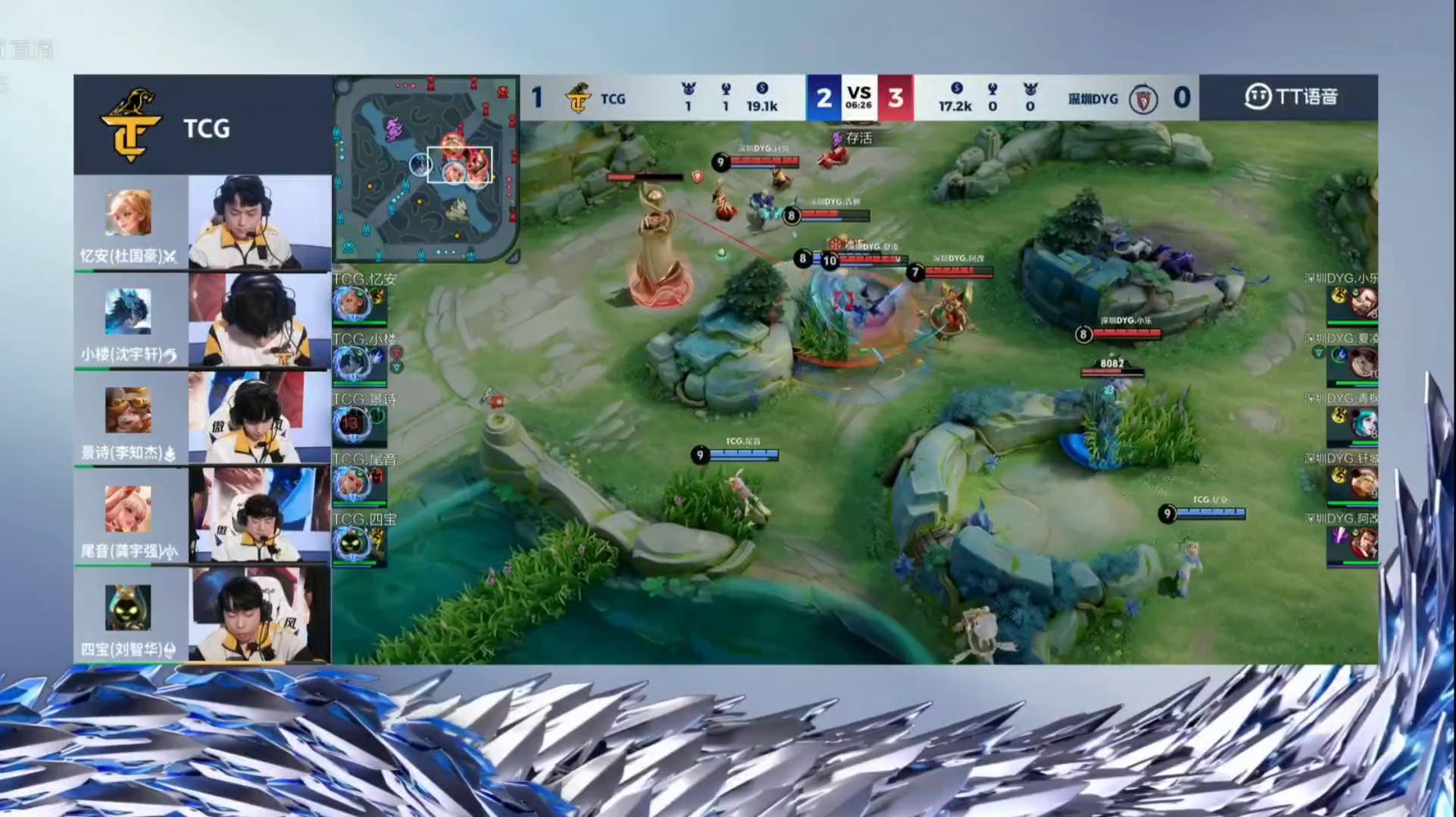The image size is (1456, 817).
Task: Open 忆安 (杜国豪) player camera feed
Action: [259, 222]
